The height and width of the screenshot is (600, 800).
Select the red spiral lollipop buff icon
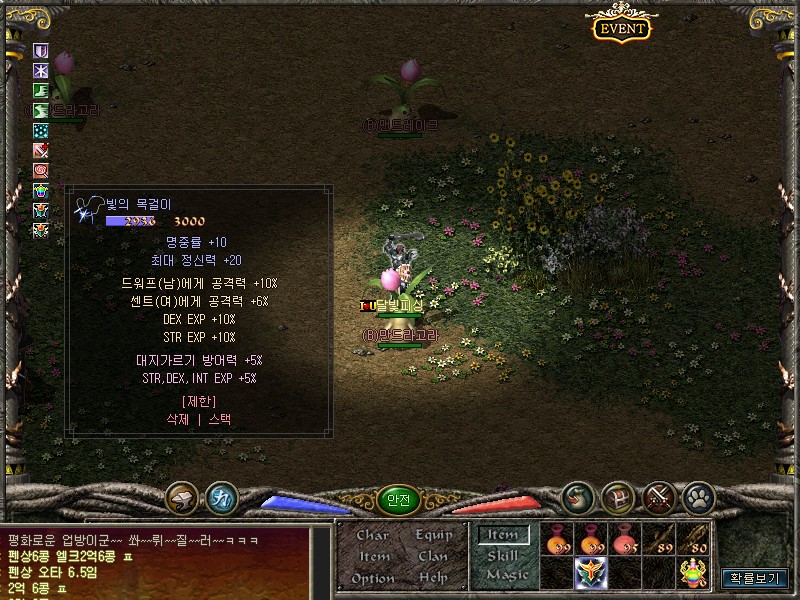41,171
